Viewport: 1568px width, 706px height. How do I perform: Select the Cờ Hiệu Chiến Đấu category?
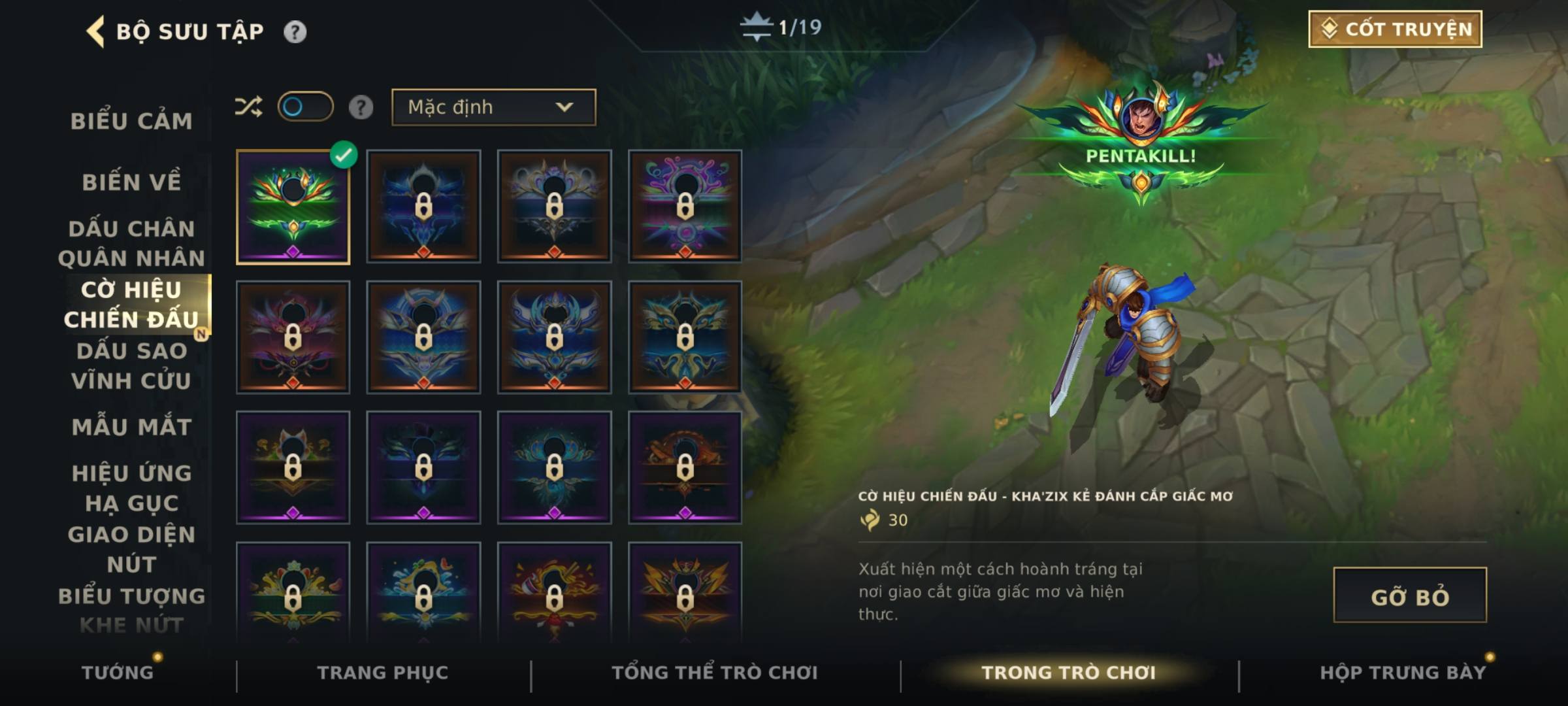coord(132,305)
